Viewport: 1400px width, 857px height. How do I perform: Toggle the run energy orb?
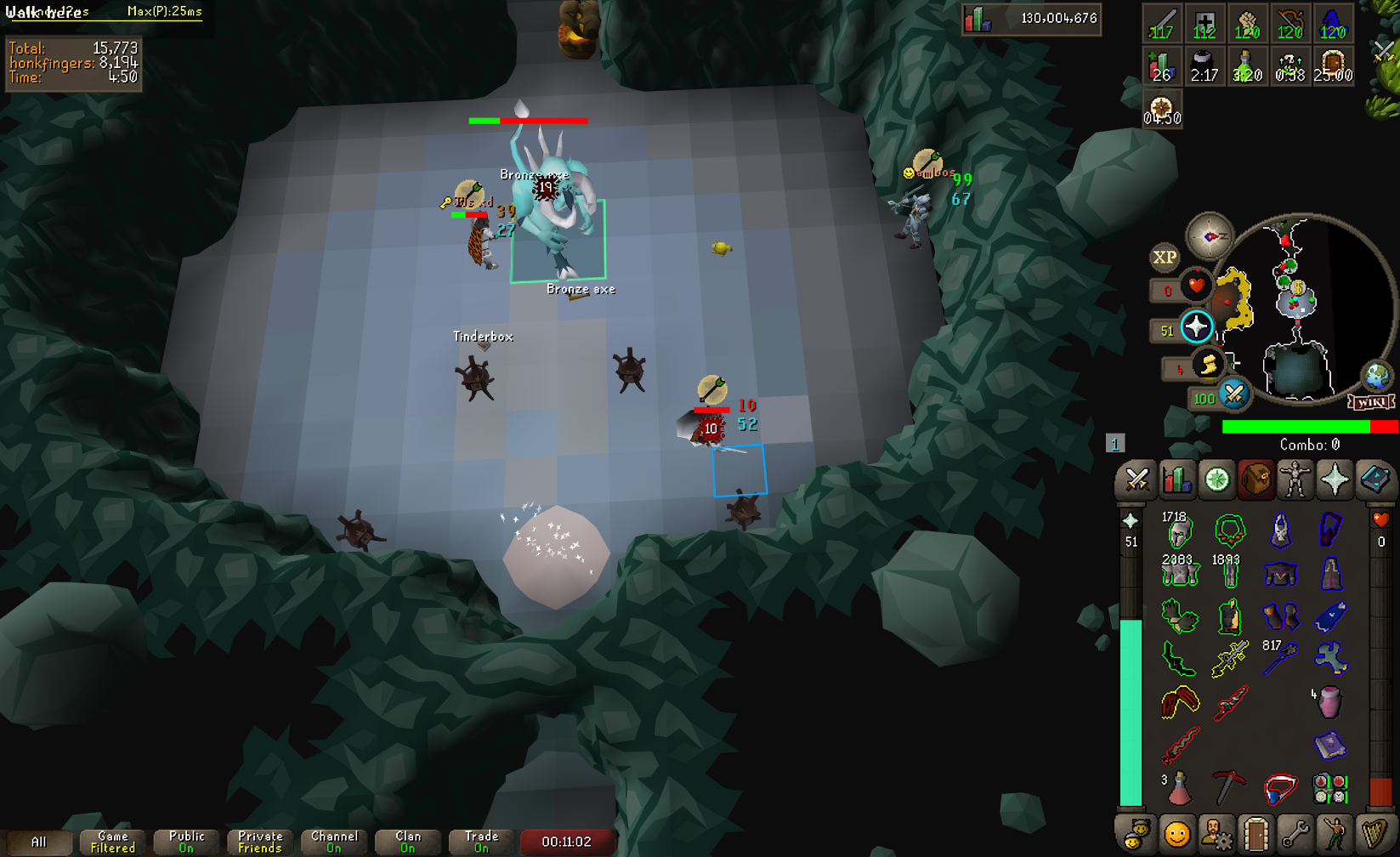[x=1208, y=366]
